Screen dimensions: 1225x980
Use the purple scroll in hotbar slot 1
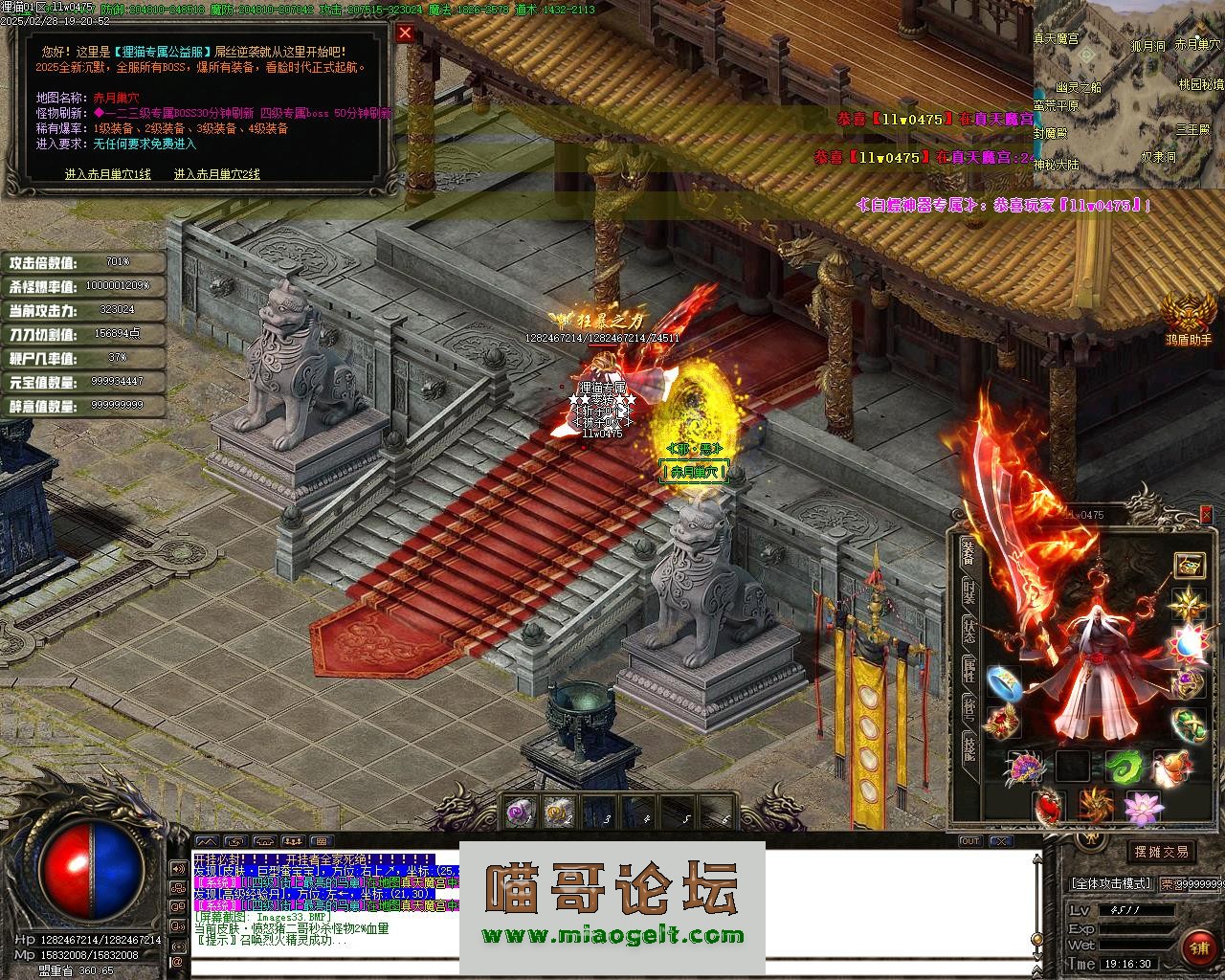522,813
